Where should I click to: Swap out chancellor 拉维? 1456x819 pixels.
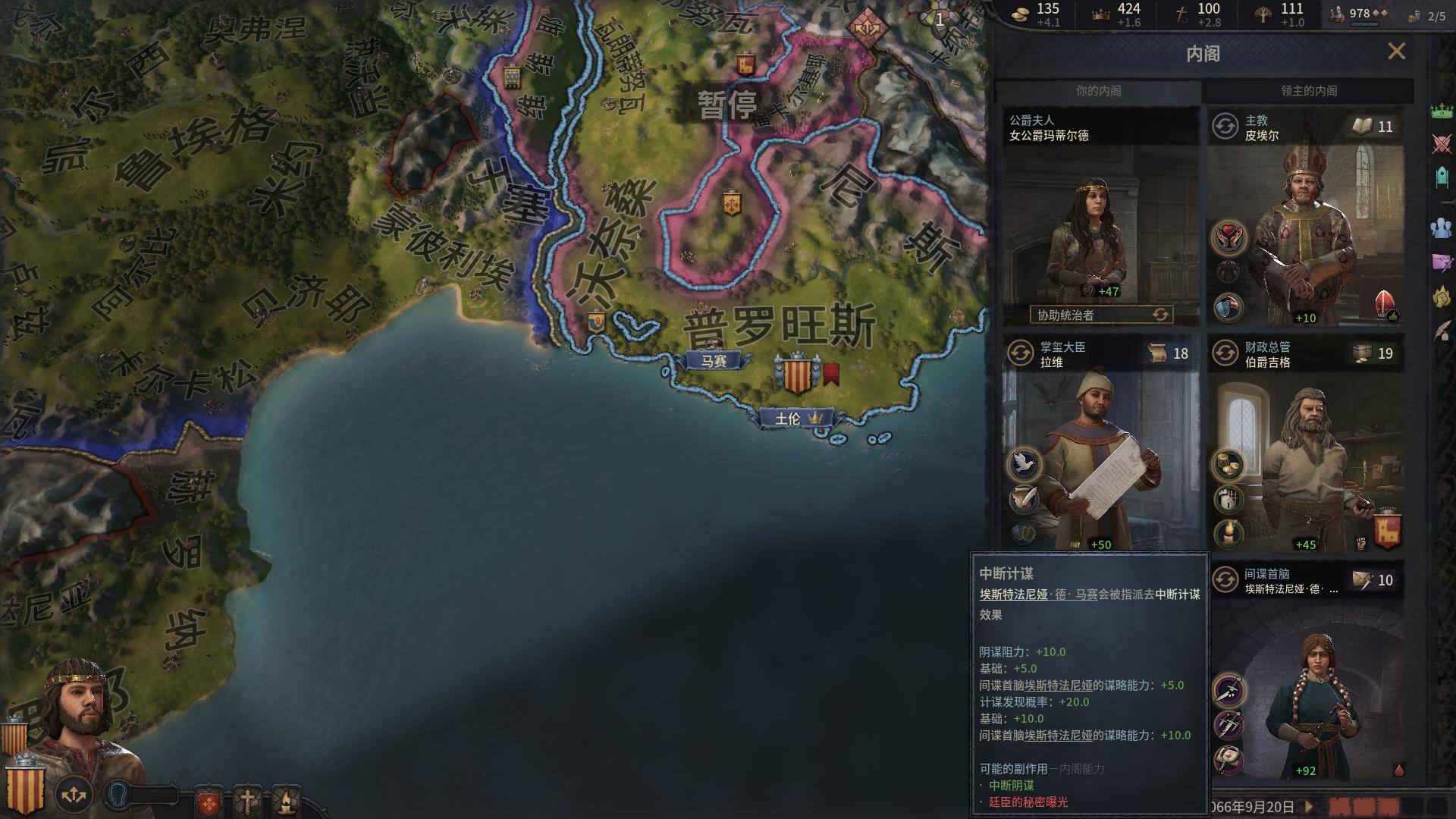coord(1021,353)
